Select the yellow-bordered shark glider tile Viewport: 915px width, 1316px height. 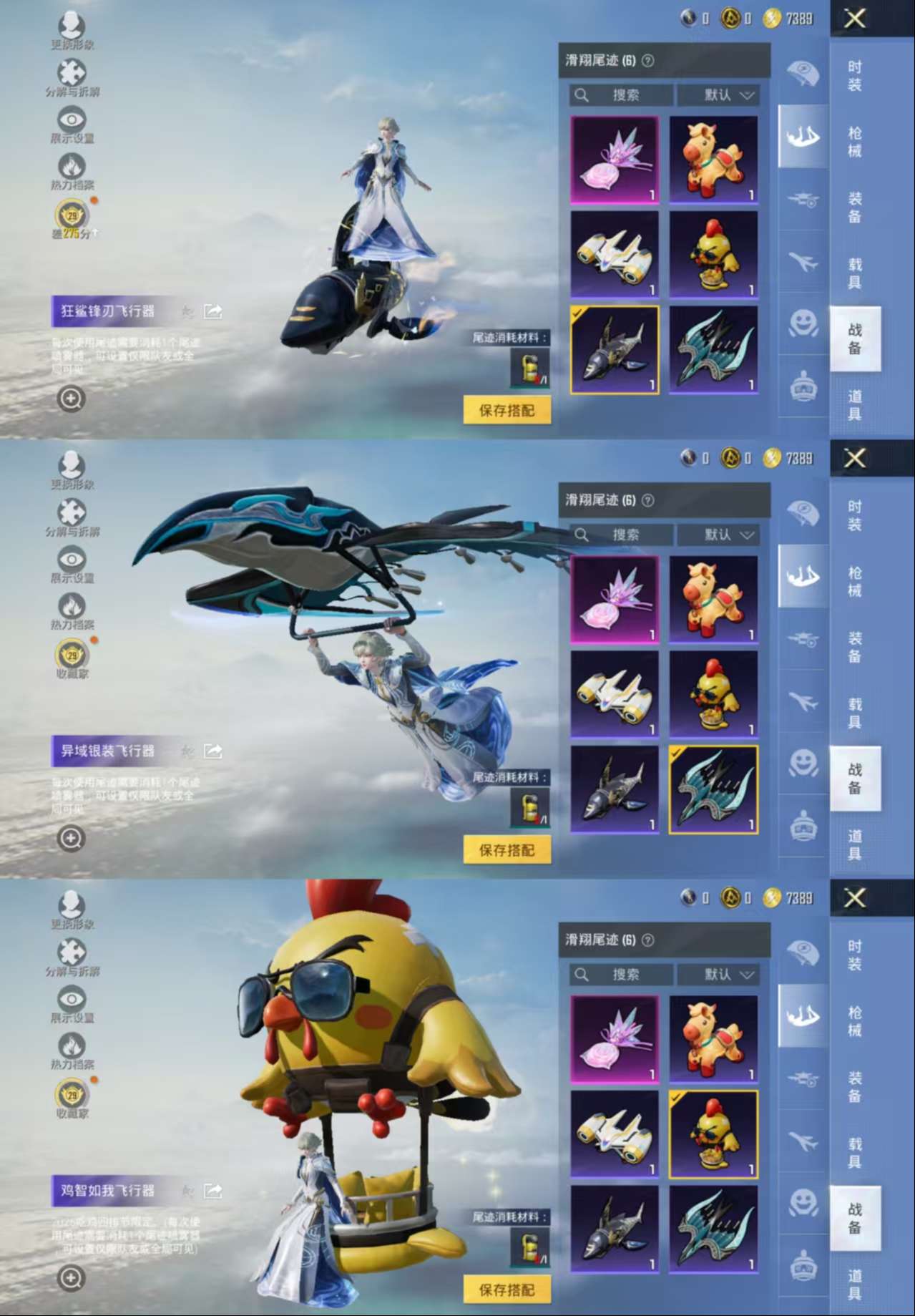pyautogui.click(x=615, y=350)
